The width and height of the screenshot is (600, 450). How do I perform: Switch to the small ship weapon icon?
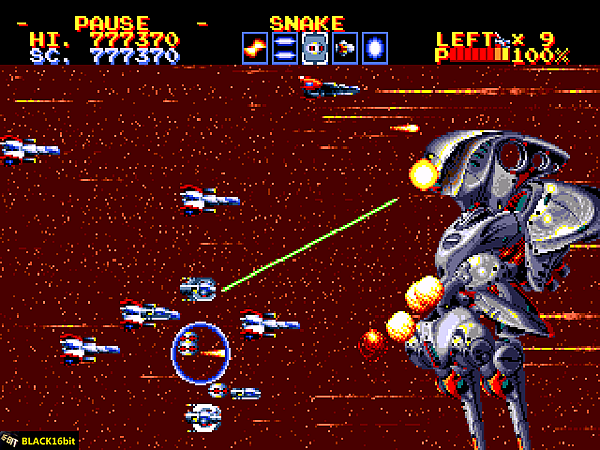[345, 47]
